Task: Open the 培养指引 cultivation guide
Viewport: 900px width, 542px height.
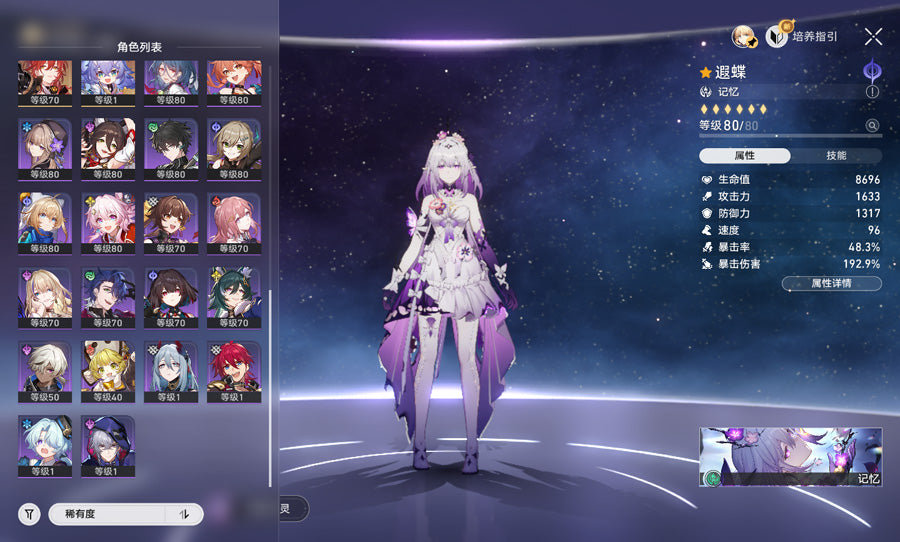Action: (x=802, y=37)
